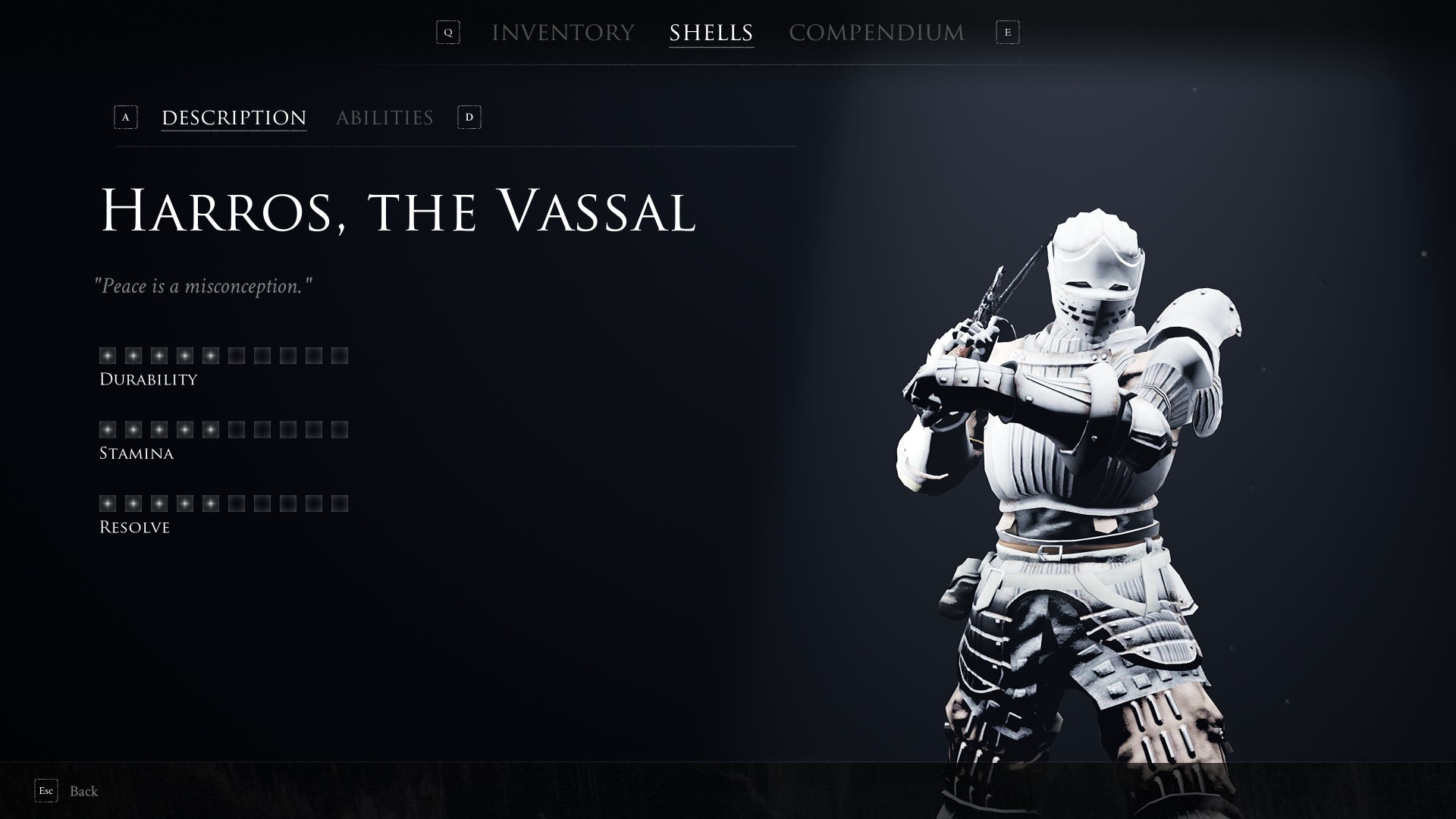Open the Compendium section

click(x=877, y=32)
